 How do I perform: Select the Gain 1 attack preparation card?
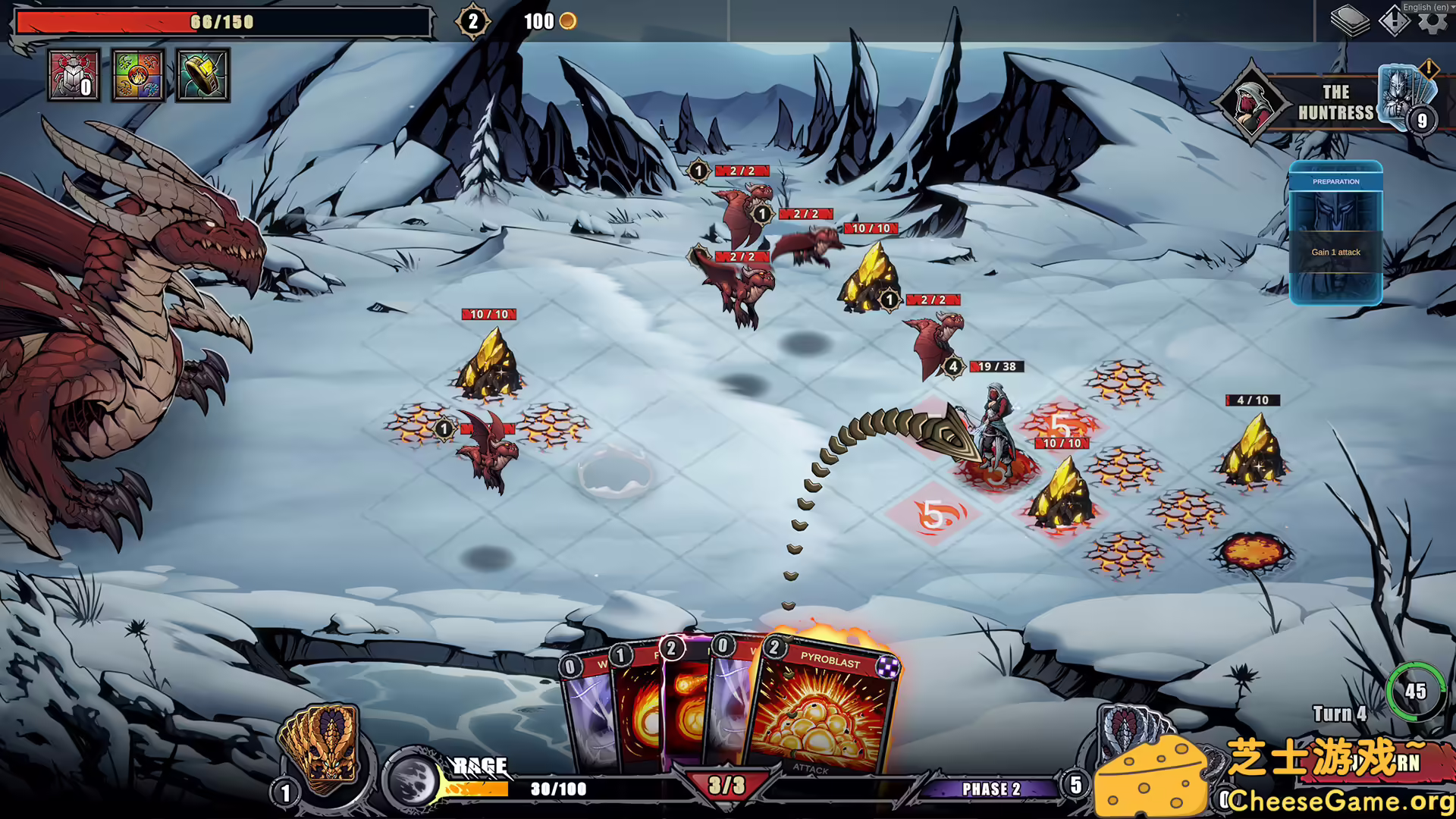tap(1335, 253)
